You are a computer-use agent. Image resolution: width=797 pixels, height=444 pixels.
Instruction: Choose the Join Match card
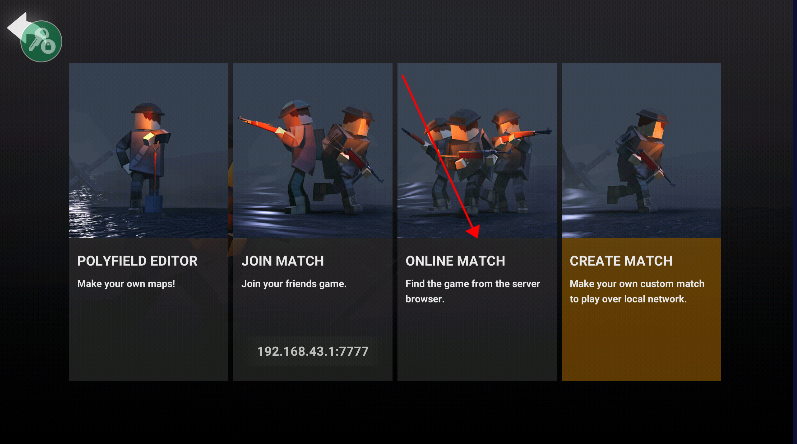tap(312, 200)
